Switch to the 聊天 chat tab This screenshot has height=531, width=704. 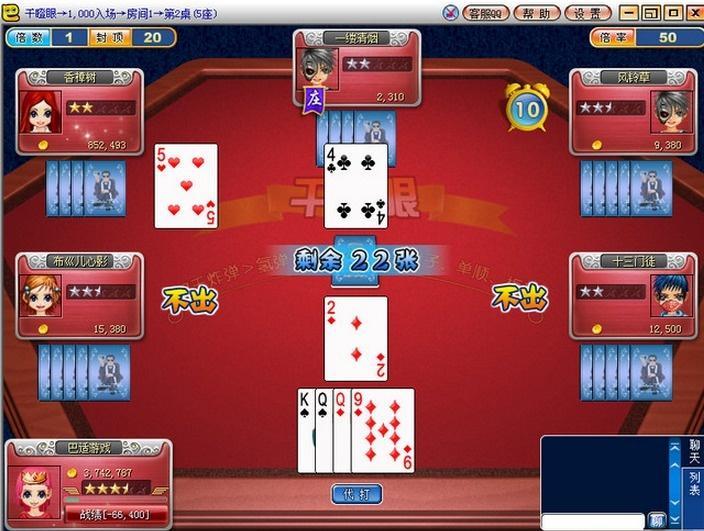pos(694,451)
